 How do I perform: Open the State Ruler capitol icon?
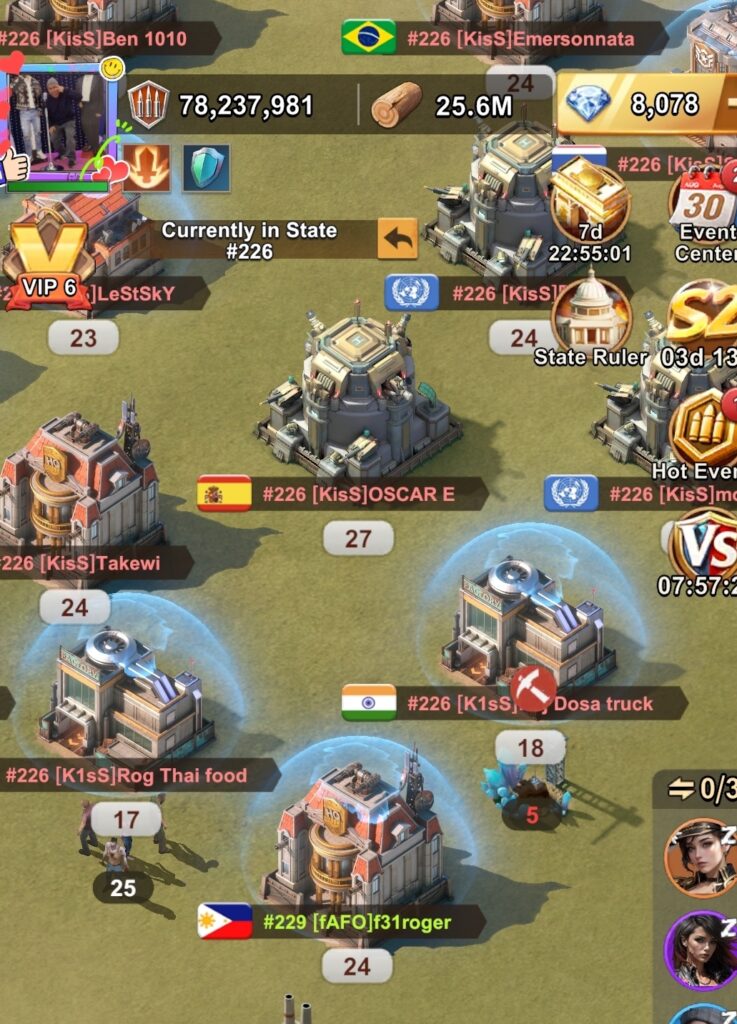click(x=591, y=315)
